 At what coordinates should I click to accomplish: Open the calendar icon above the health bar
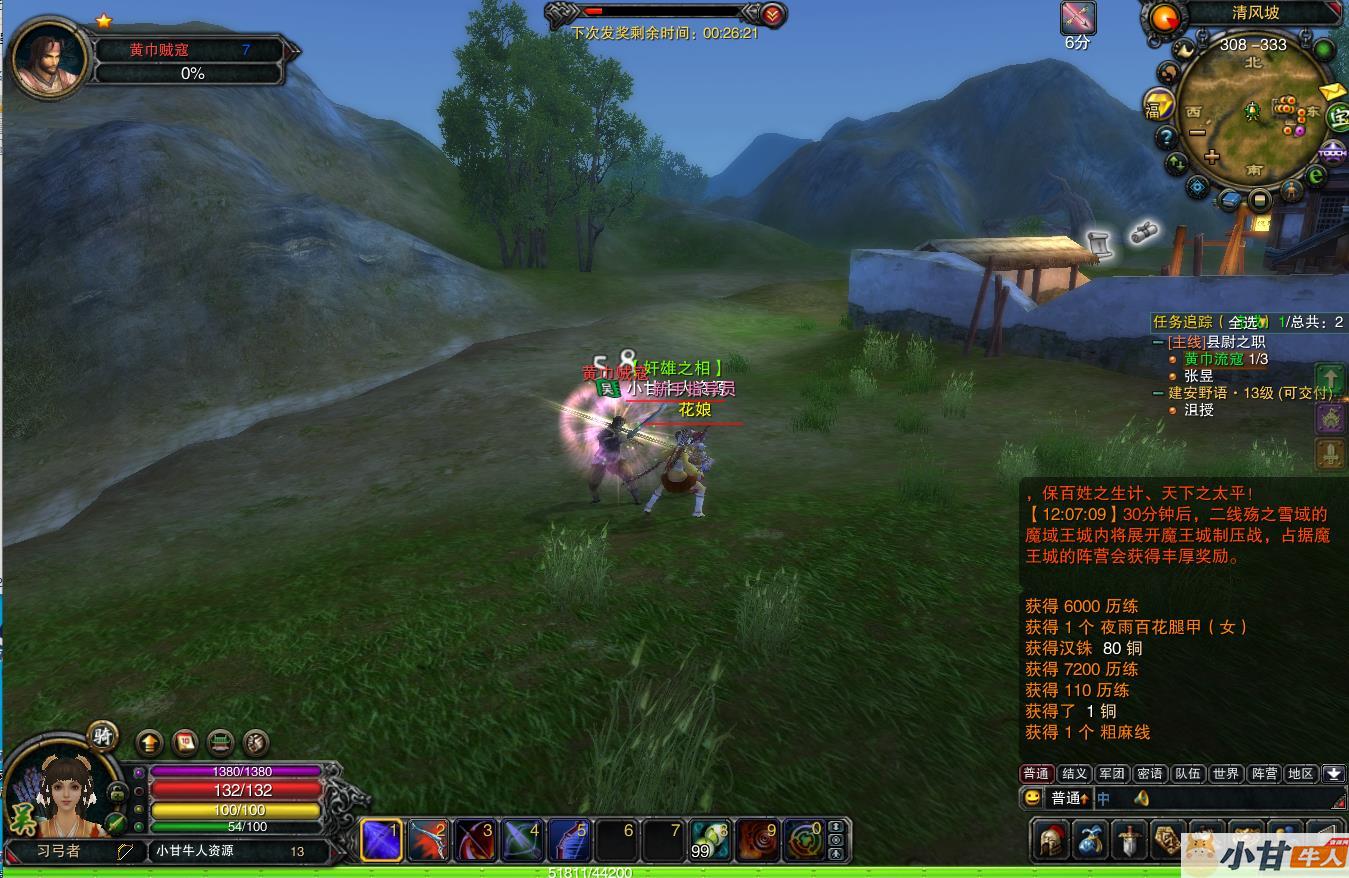pos(185,742)
